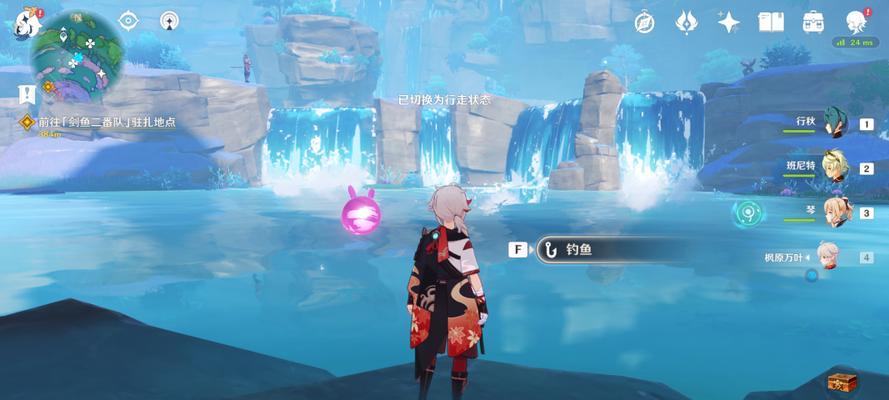The image size is (889, 400).
Task: Open the backpack inventory icon
Action: (814, 21)
